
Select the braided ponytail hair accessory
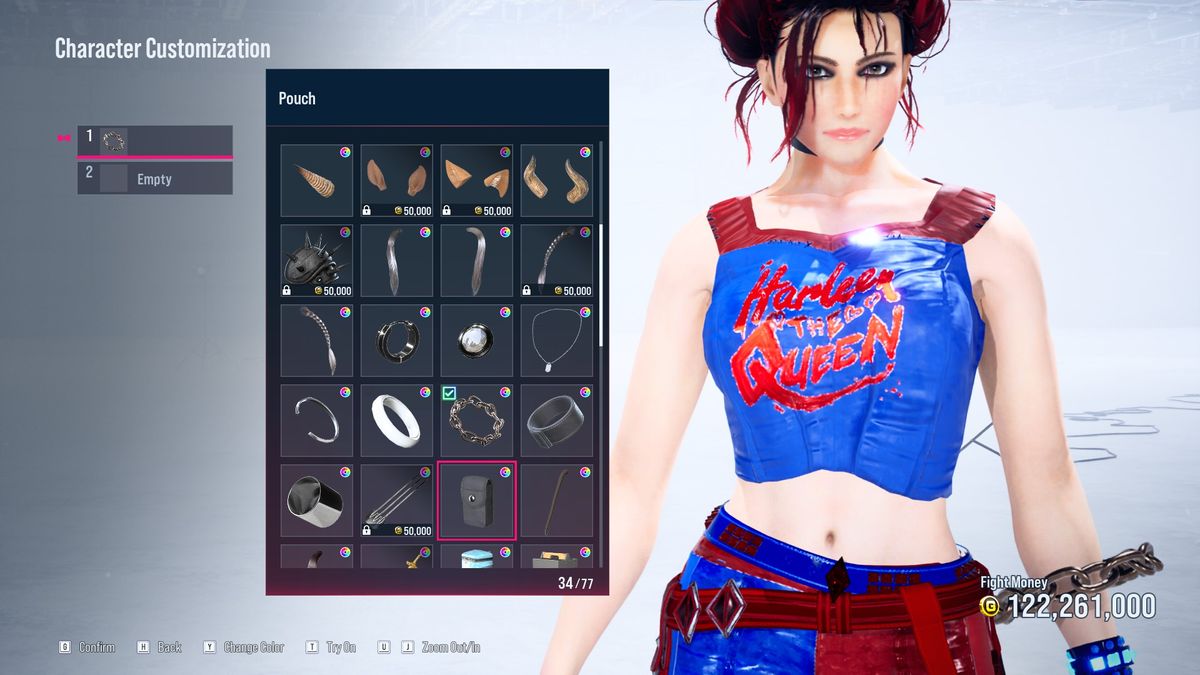(x=316, y=341)
